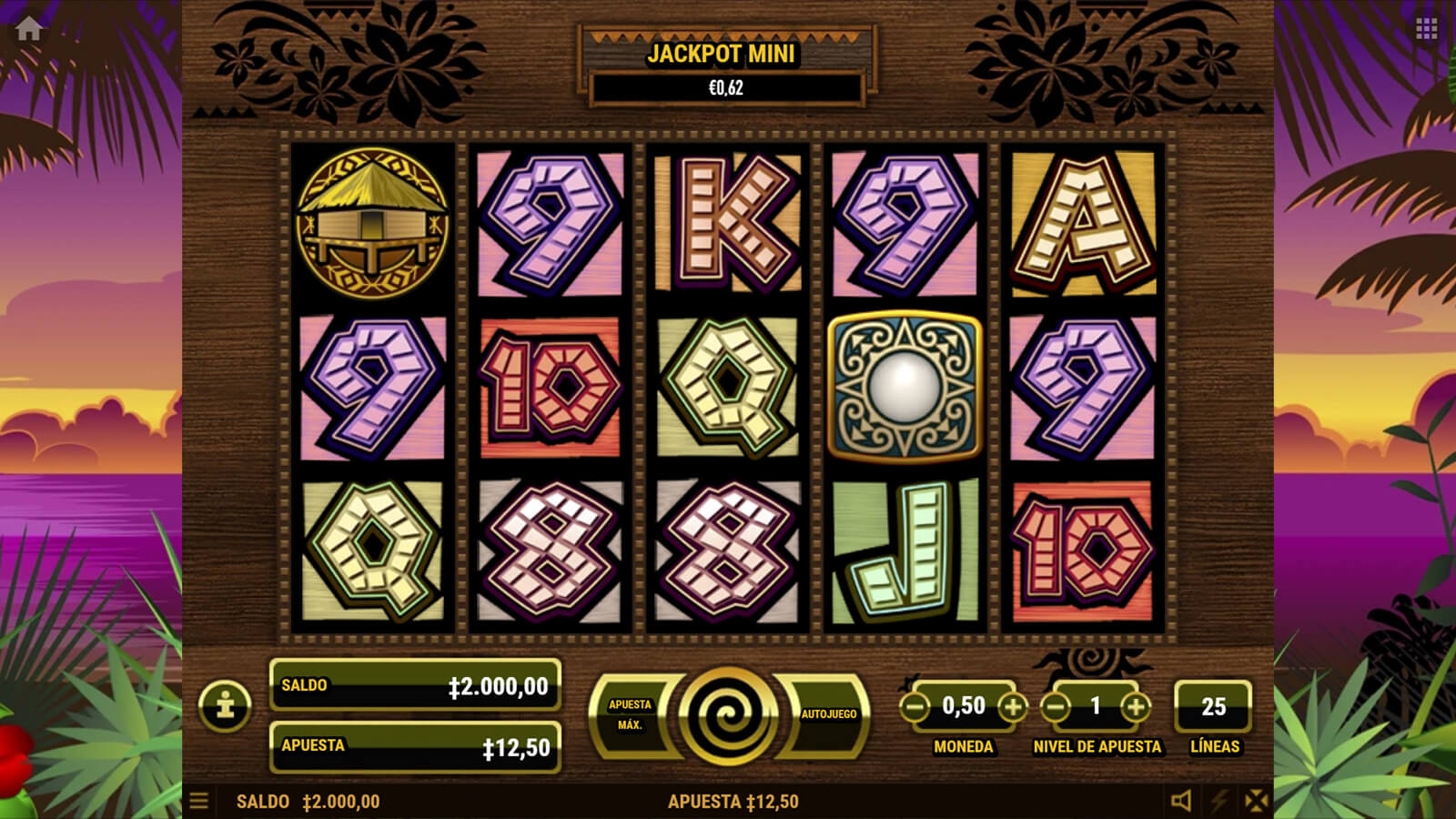Lower the Nivel de Apuesta

1055,706
